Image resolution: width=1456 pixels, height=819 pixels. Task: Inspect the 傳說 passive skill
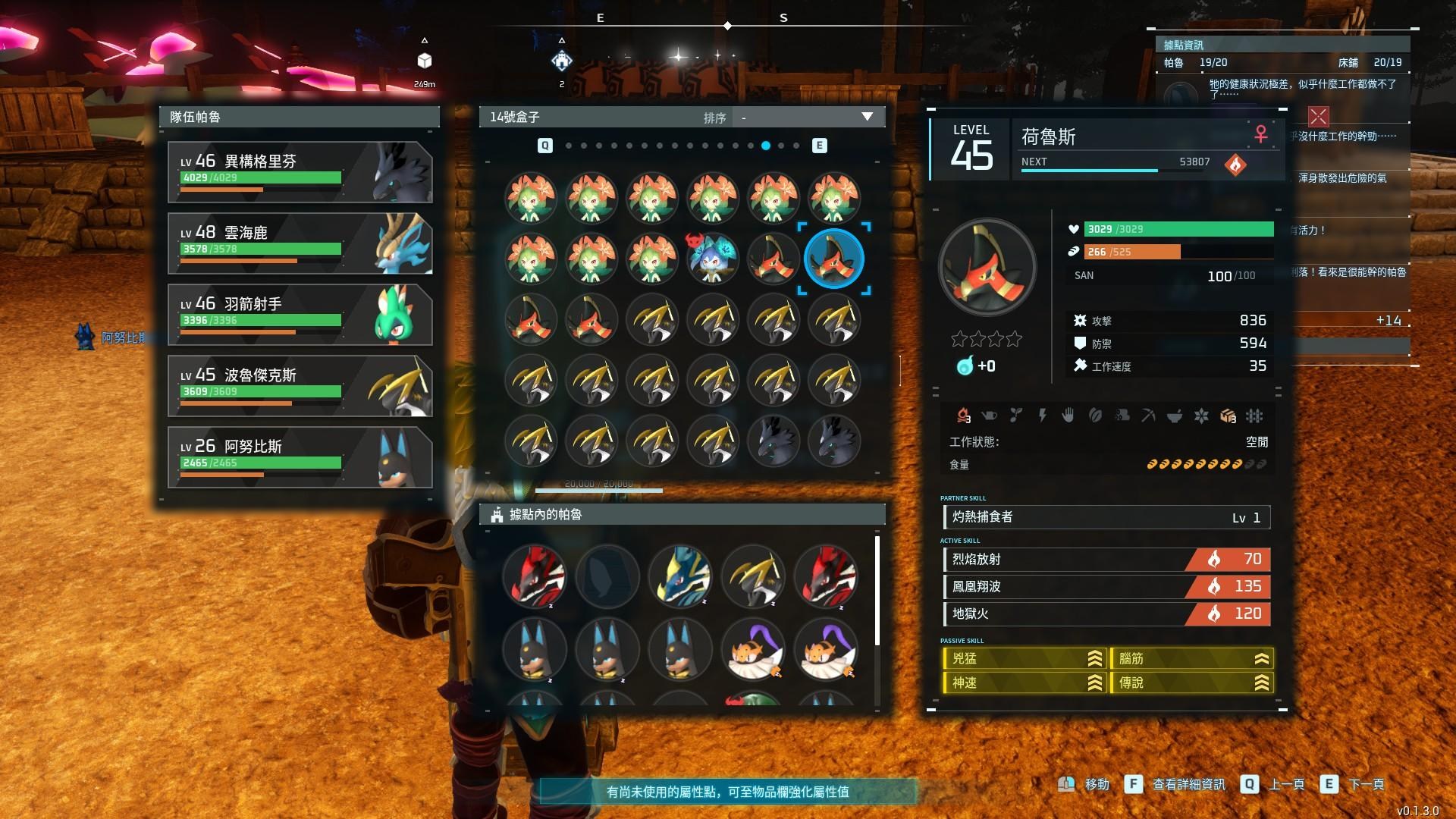point(1191,683)
